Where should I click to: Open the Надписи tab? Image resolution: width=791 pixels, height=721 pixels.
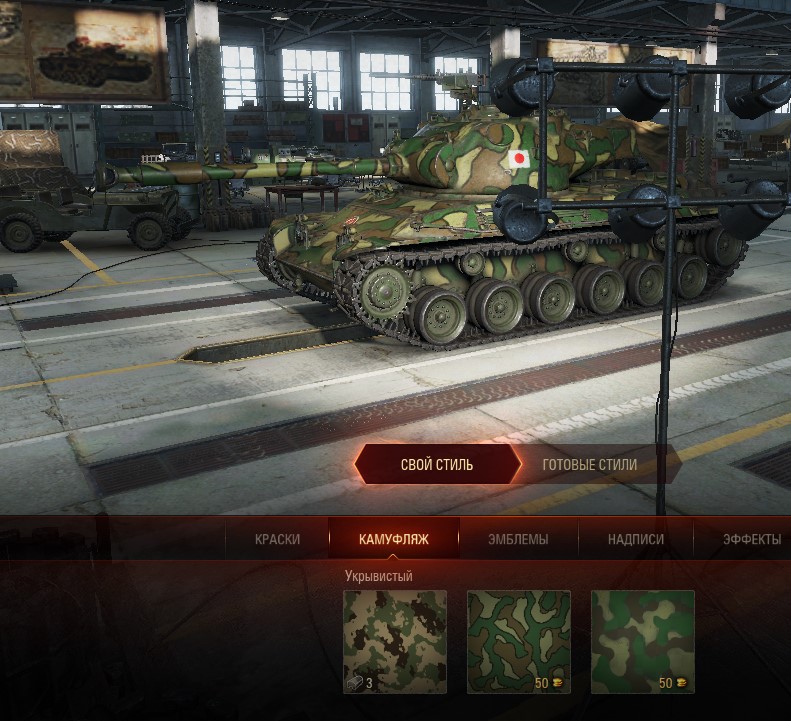pos(636,539)
